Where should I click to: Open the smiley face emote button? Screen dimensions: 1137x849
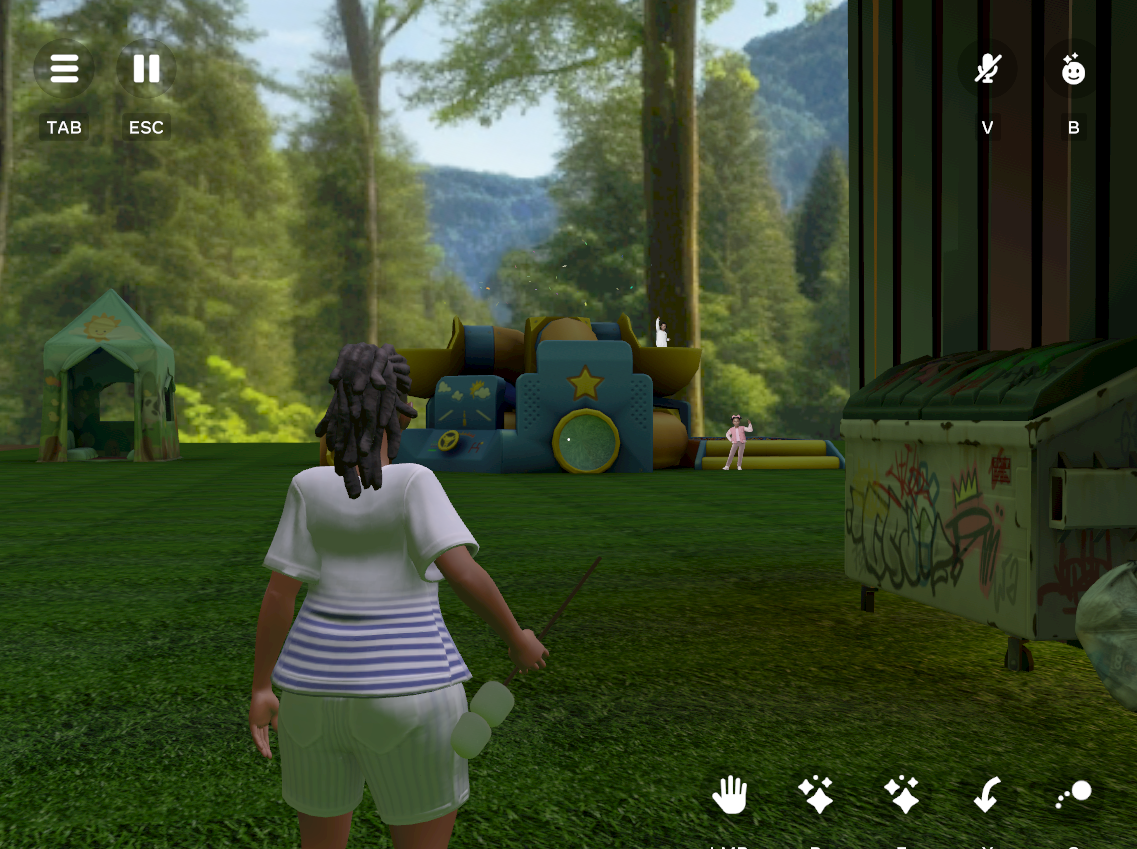coord(1073,69)
